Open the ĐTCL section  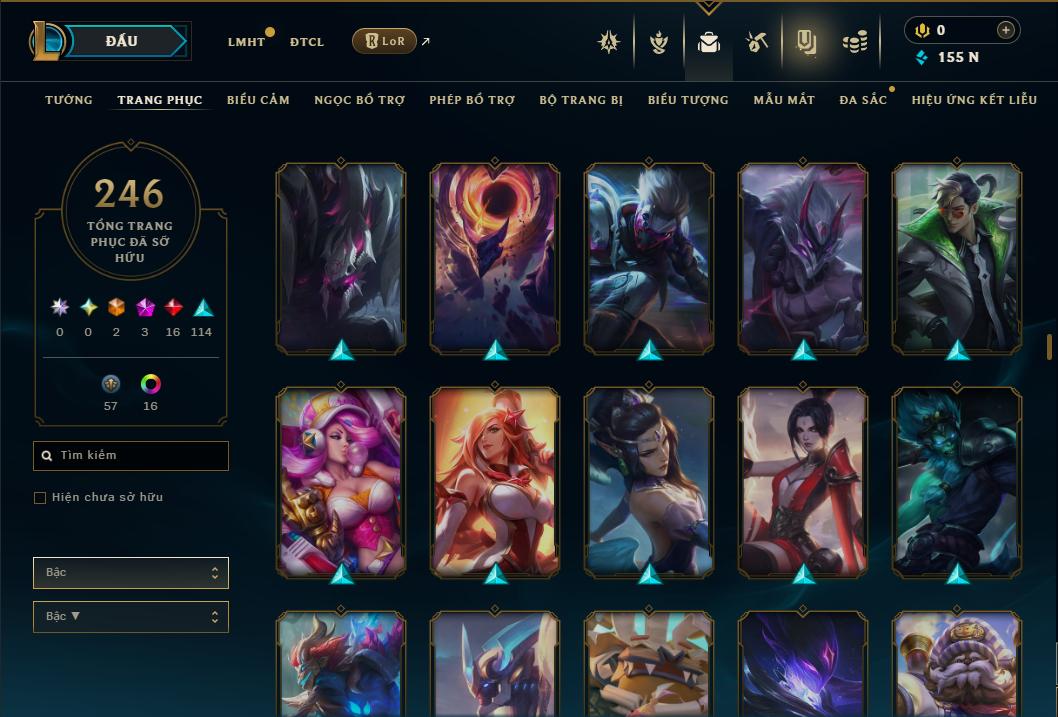point(307,42)
